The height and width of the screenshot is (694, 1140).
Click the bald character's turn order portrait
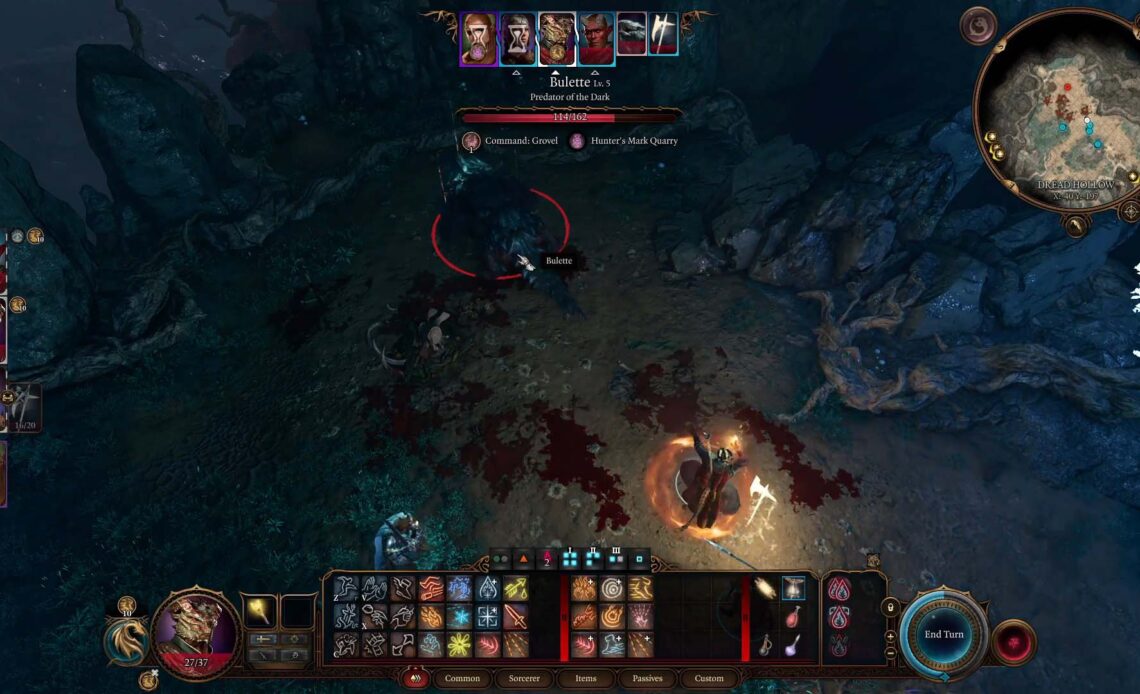pos(479,39)
